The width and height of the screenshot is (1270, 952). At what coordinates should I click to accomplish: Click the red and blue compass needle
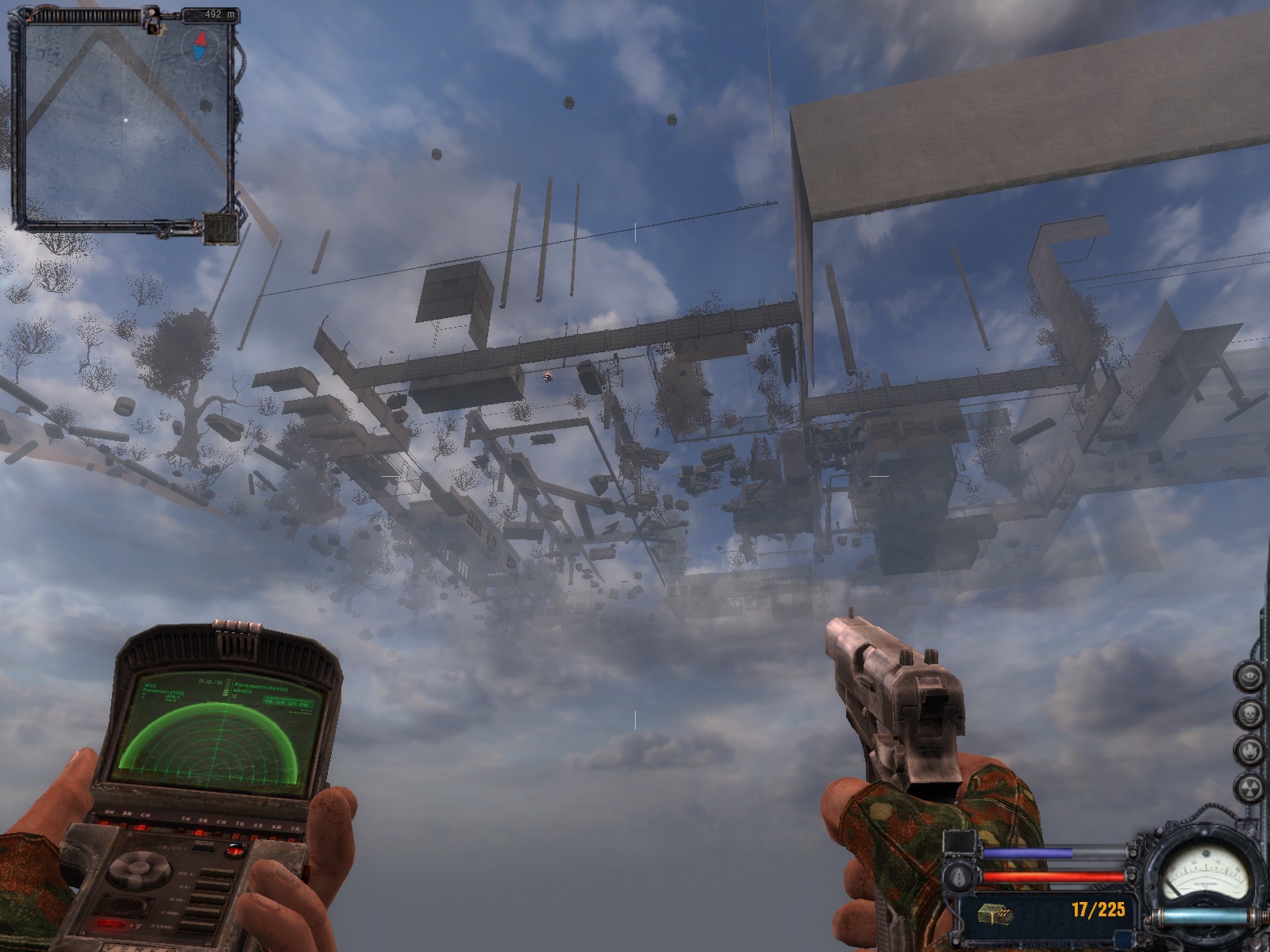pyautogui.click(x=200, y=46)
